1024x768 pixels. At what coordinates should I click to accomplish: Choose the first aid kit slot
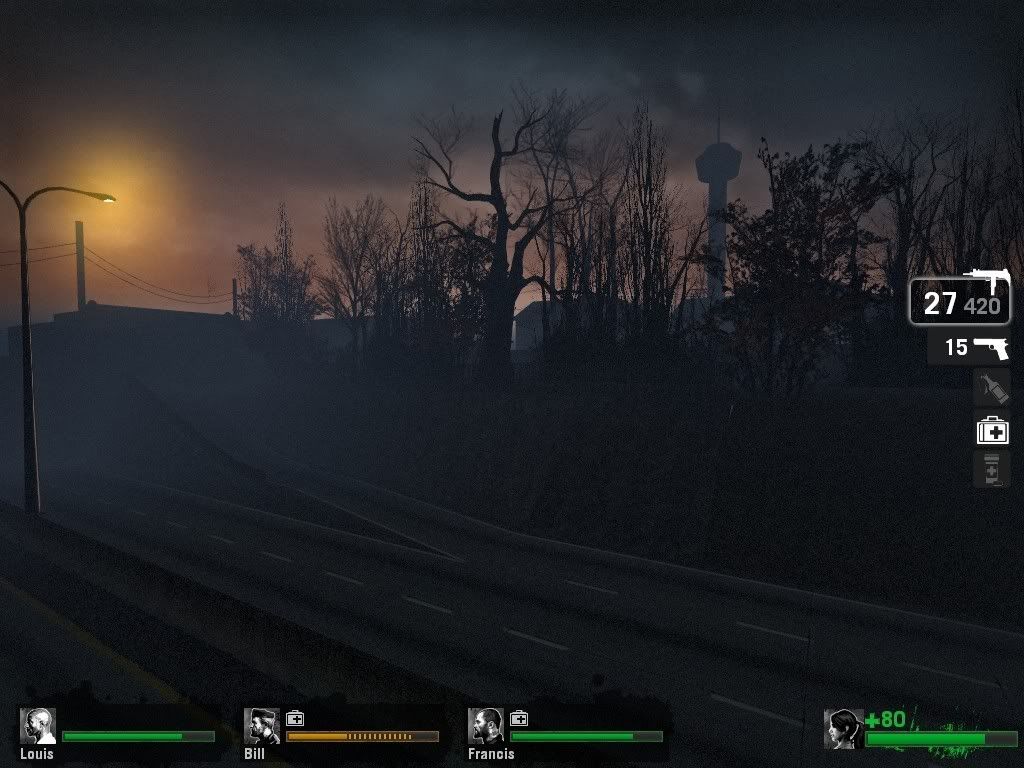(x=992, y=430)
